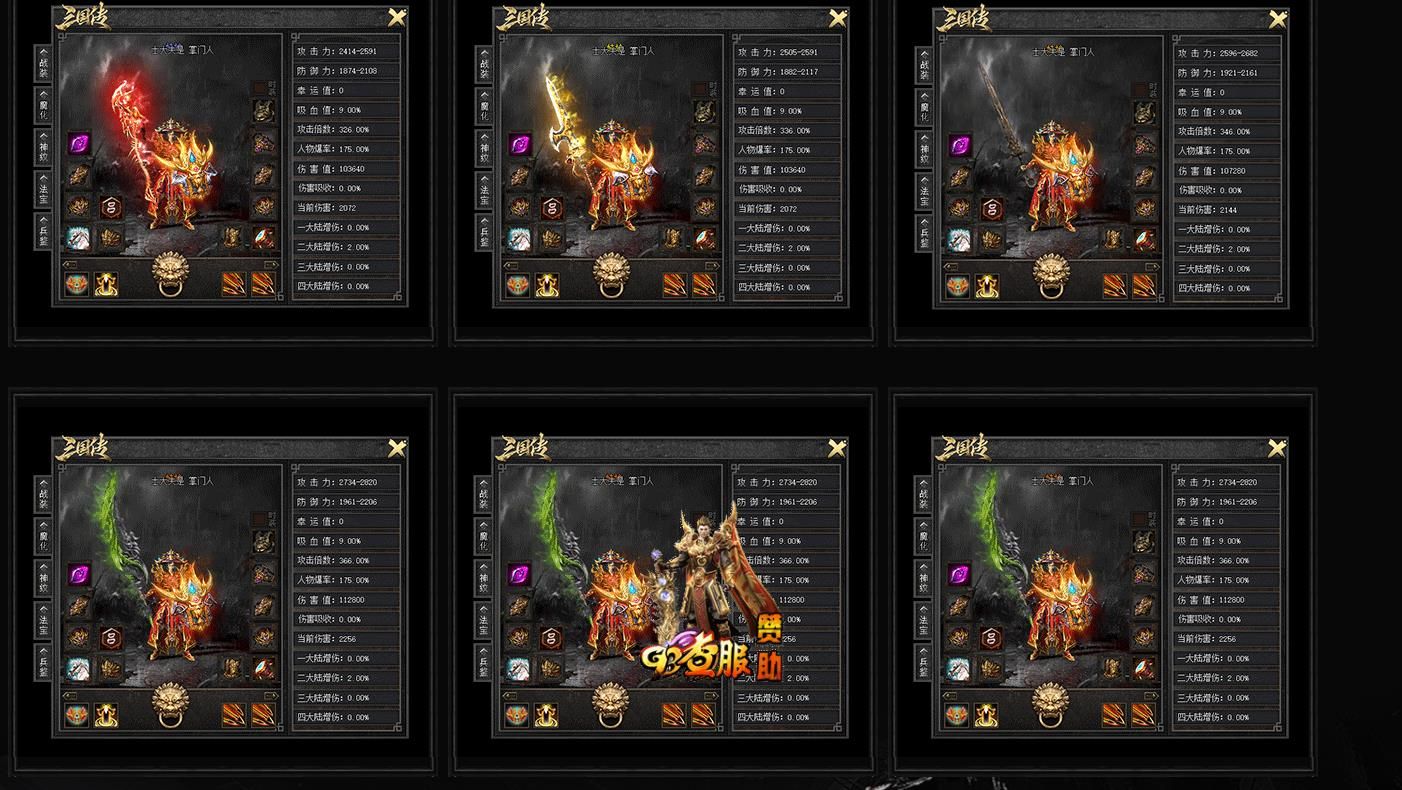Viewport: 1402px width, 790px height.
Task: Close the panel showing the golden sword
Action: (x=838, y=18)
